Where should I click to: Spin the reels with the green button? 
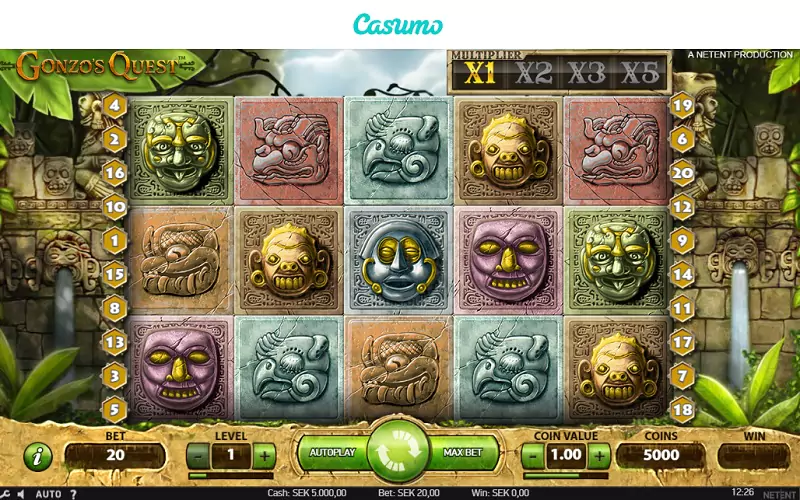[x=398, y=452]
